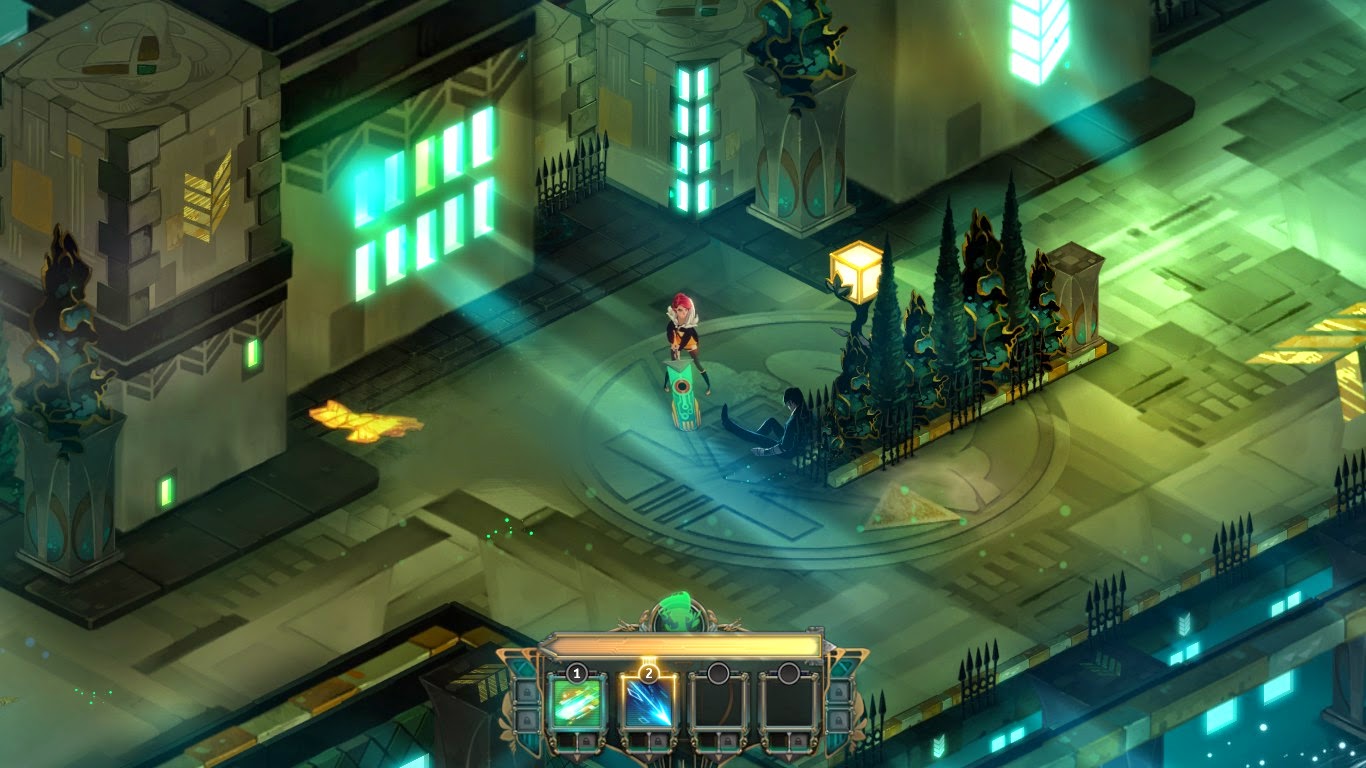1366x768 pixels.
Task: Click the numbered badge 2 above Breach()
Action: pos(649,672)
